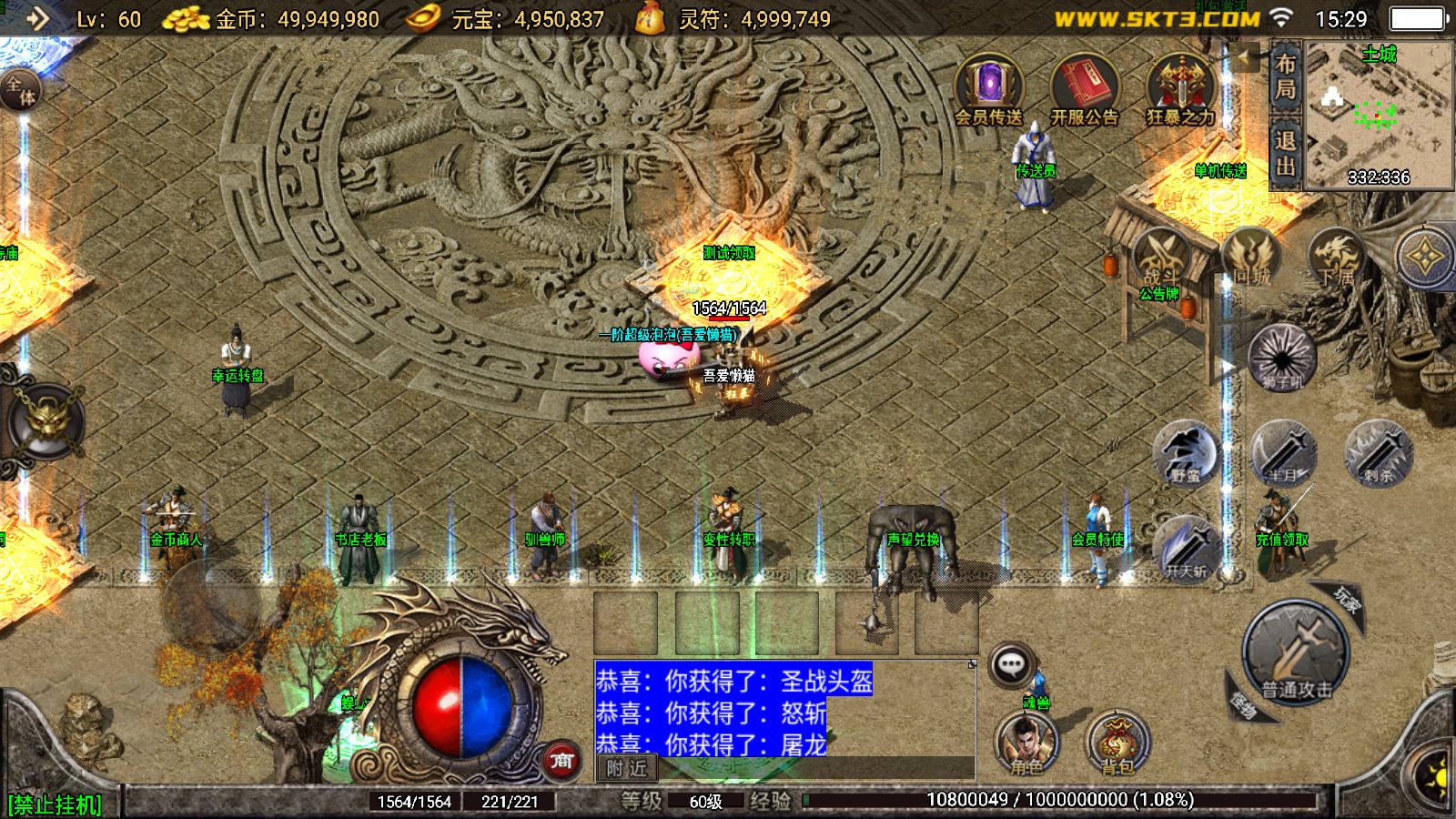Use the 回城 return-to-town button

(1251, 259)
